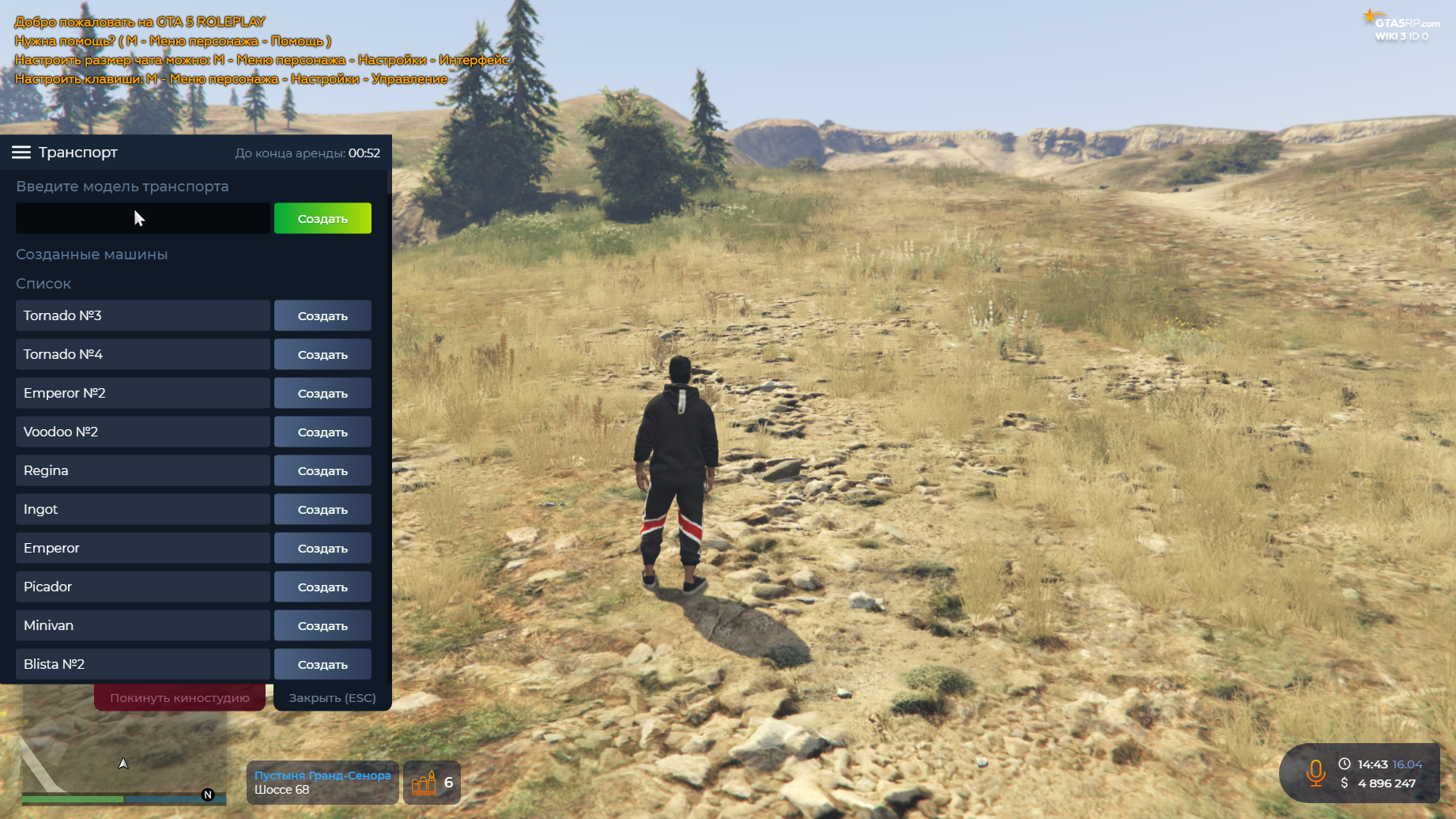Create the Tornado №4 vehicle
This screenshot has width=1456, height=819.
point(323,354)
